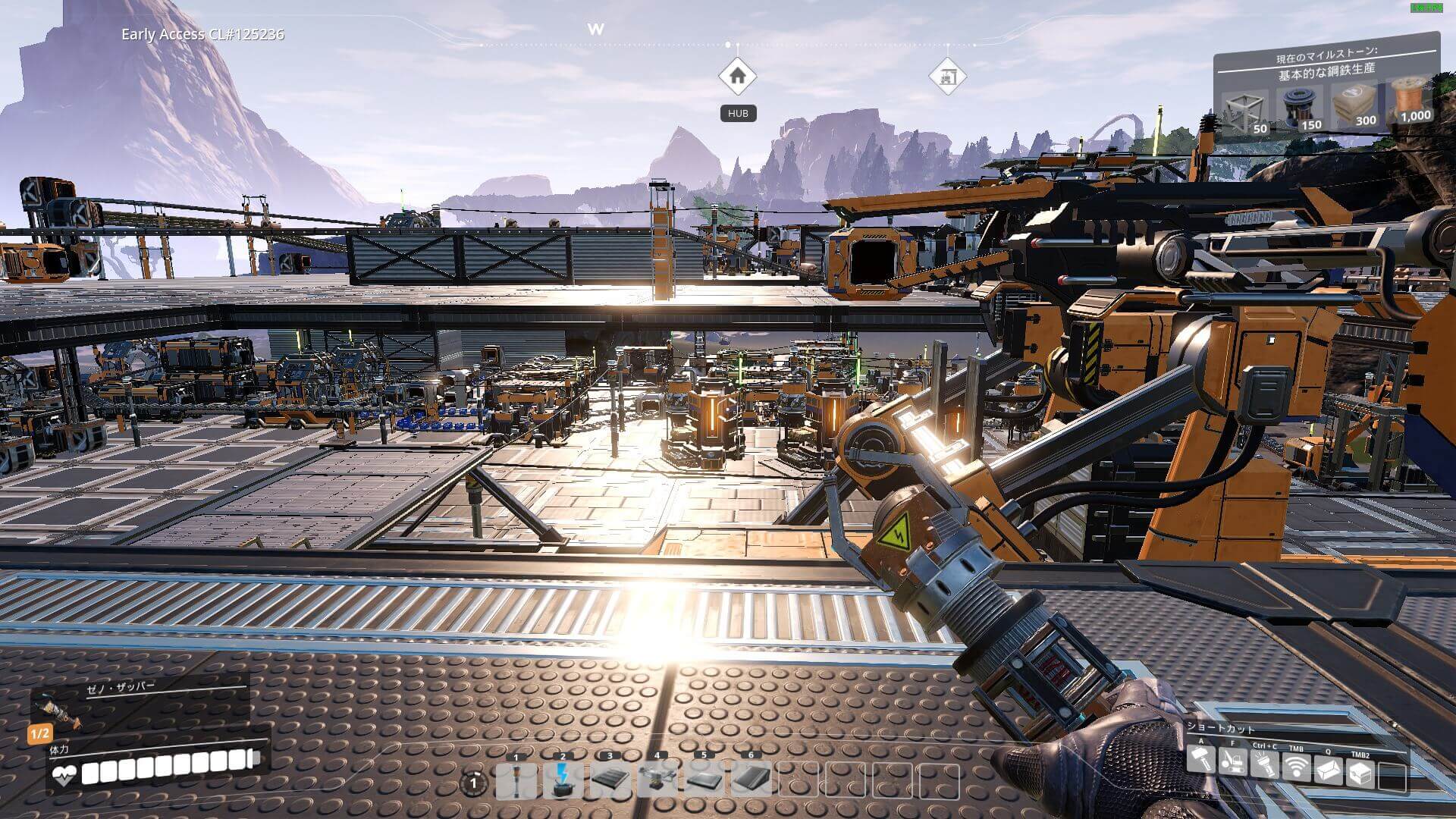Pick the machine building in hotbar slot 4
The height and width of the screenshot is (819, 1456).
[x=657, y=780]
